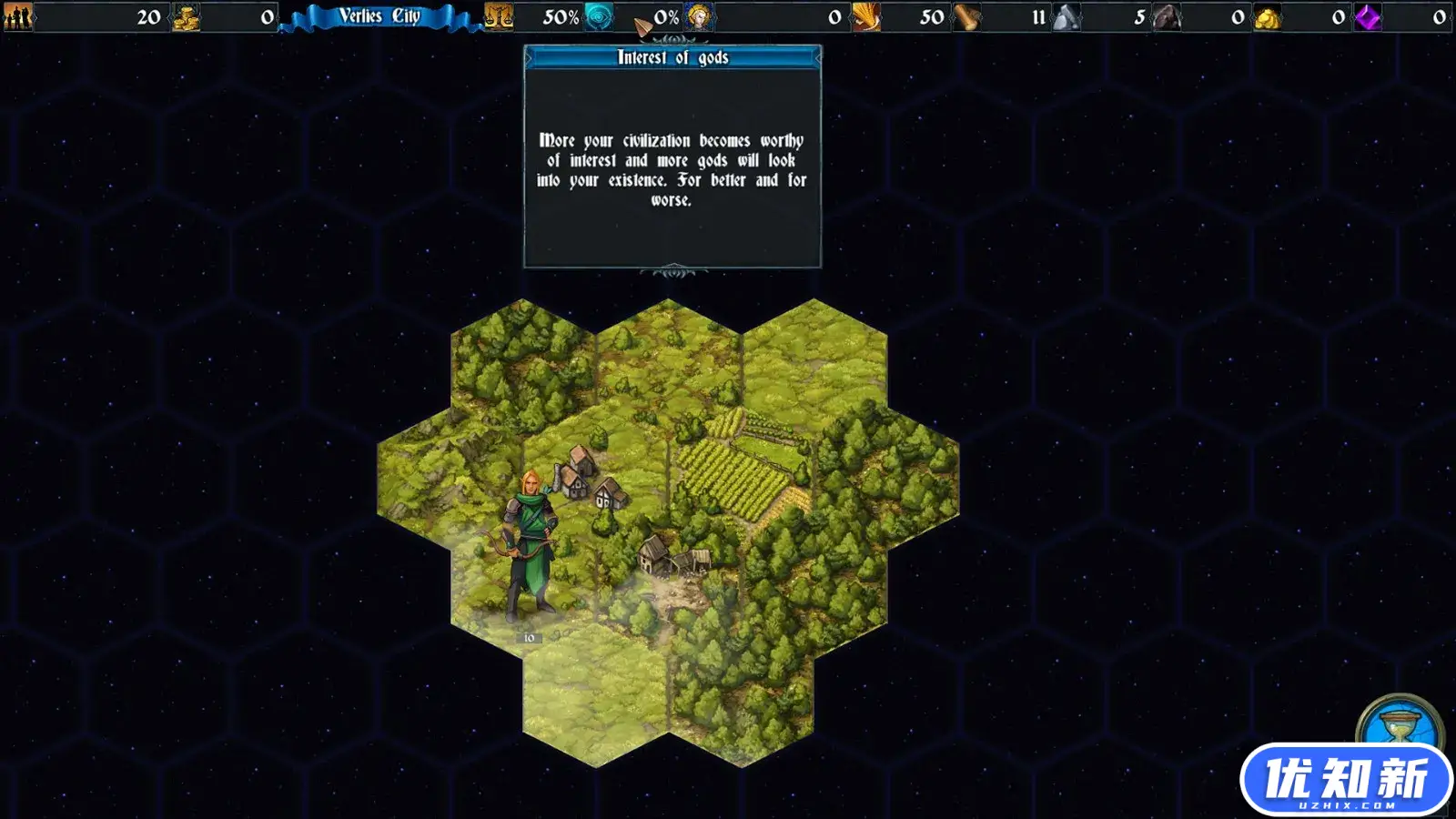Select the green-cloaked archer unit

pos(529,544)
